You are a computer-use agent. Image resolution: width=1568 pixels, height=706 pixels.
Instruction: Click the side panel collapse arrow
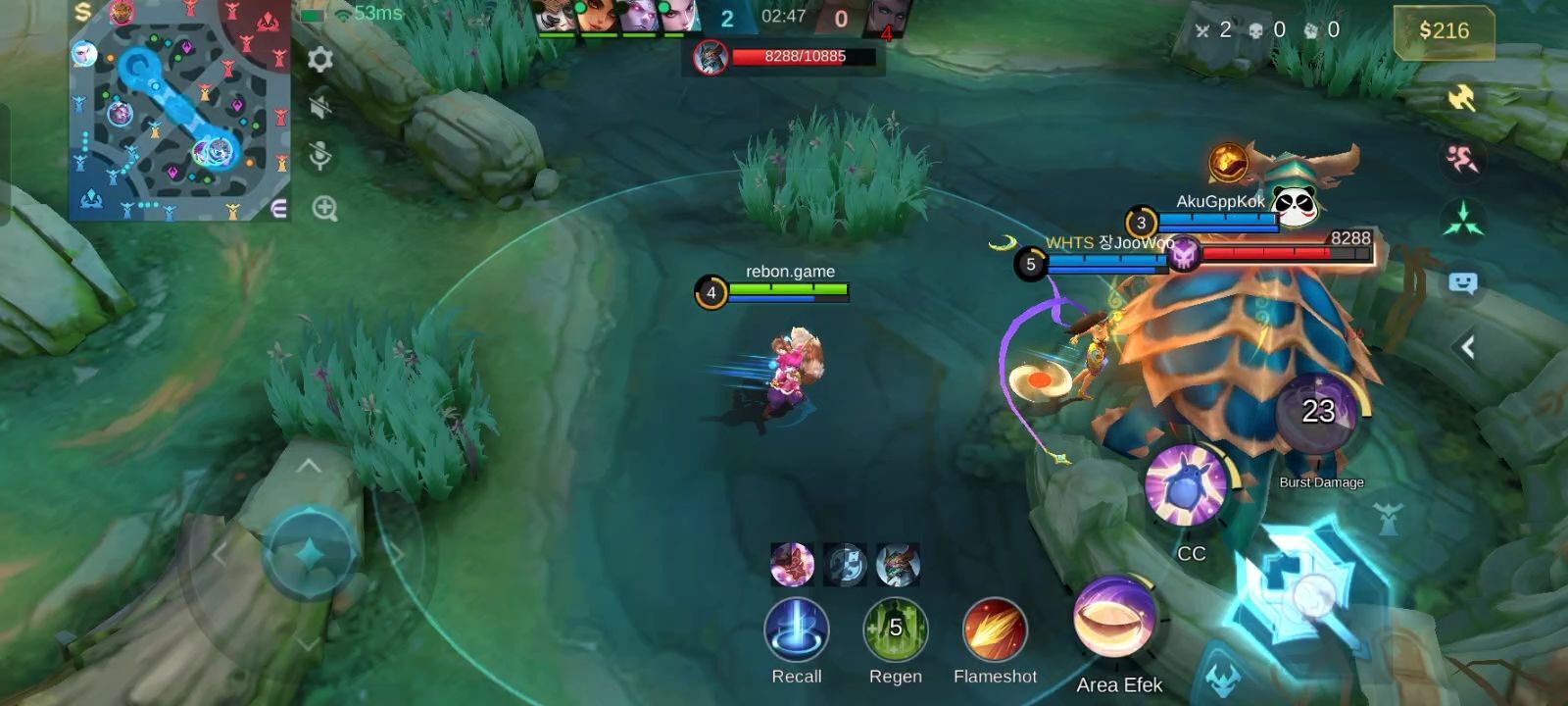point(1467,347)
